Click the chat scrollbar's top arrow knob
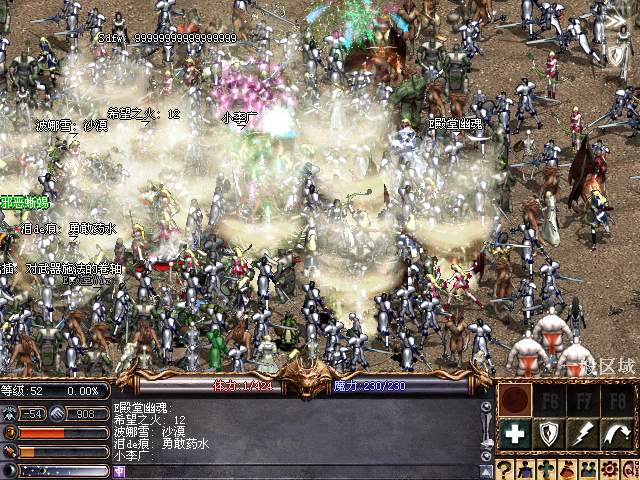640x480 pixels. [x=487, y=407]
